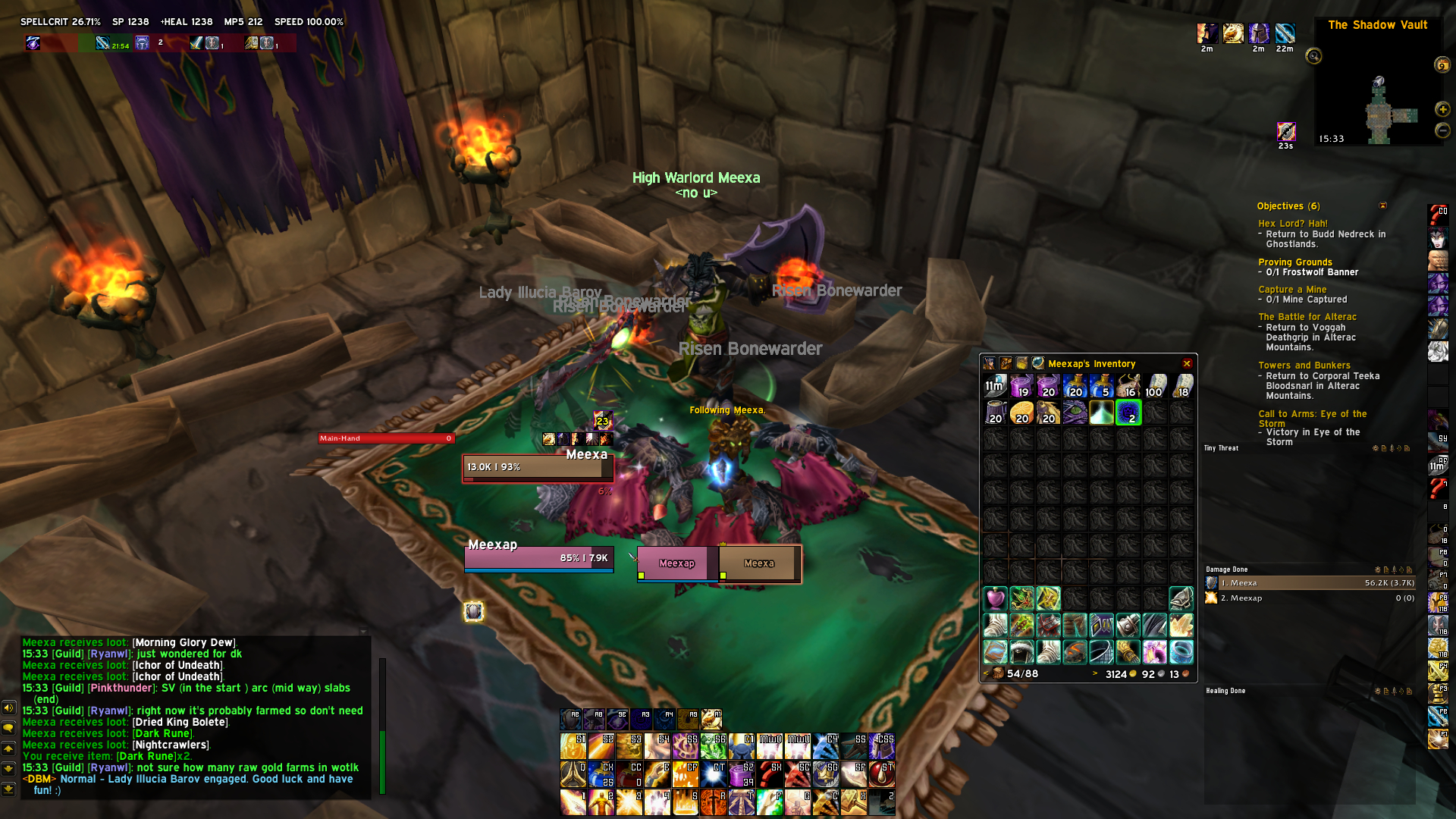1456x819 pixels.
Task: Close Meexap's Inventory window
Action: click(1187, 364)
